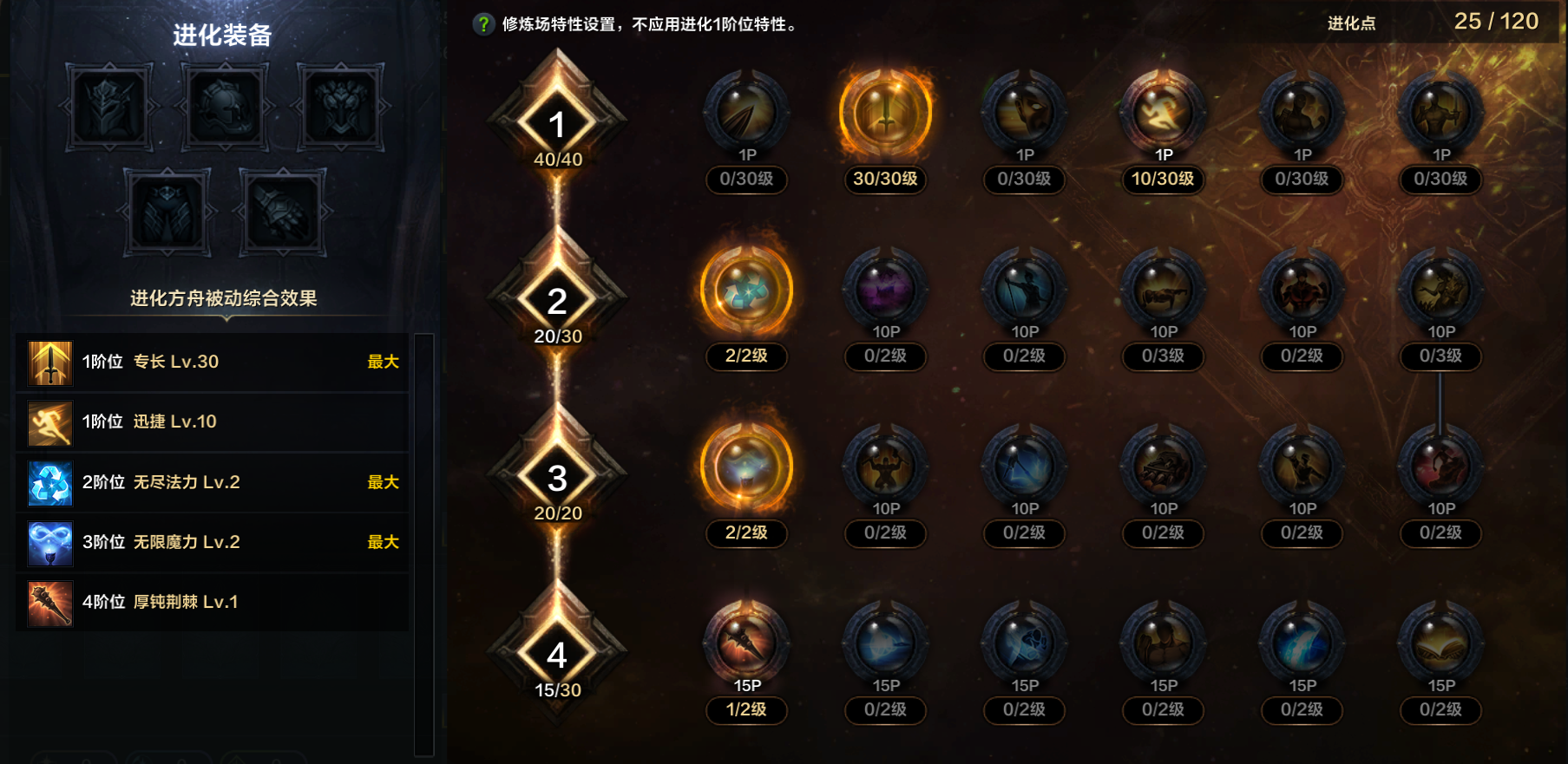Click the 无尽法力 recycle icon in effects list

pyautogui.click(x=49, y=483)
